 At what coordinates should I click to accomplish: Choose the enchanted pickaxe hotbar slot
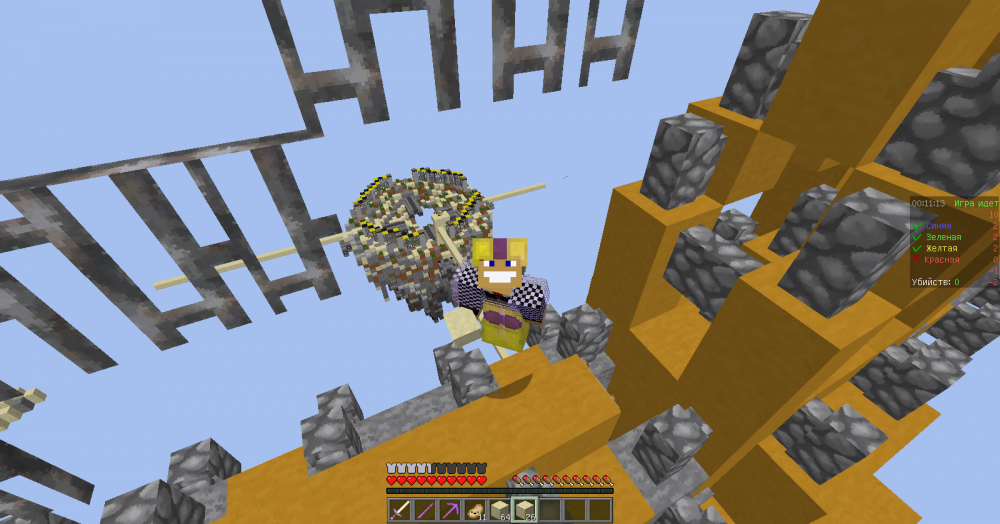click(x=449, y=510)
